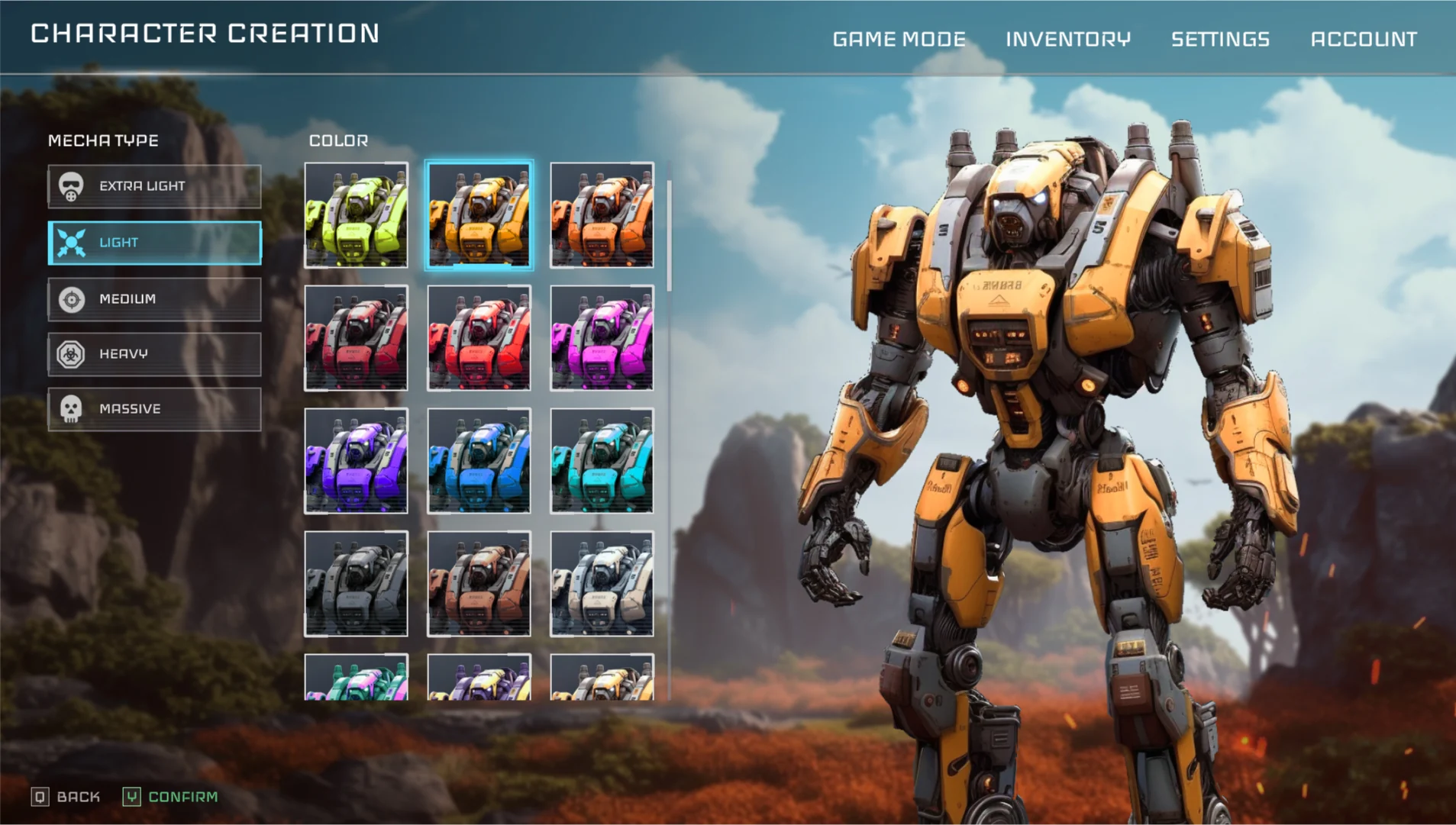This screenshot has width=1456, height=825.
Task: Pick the teal cyan mecha color
Action: click(602, 461)
